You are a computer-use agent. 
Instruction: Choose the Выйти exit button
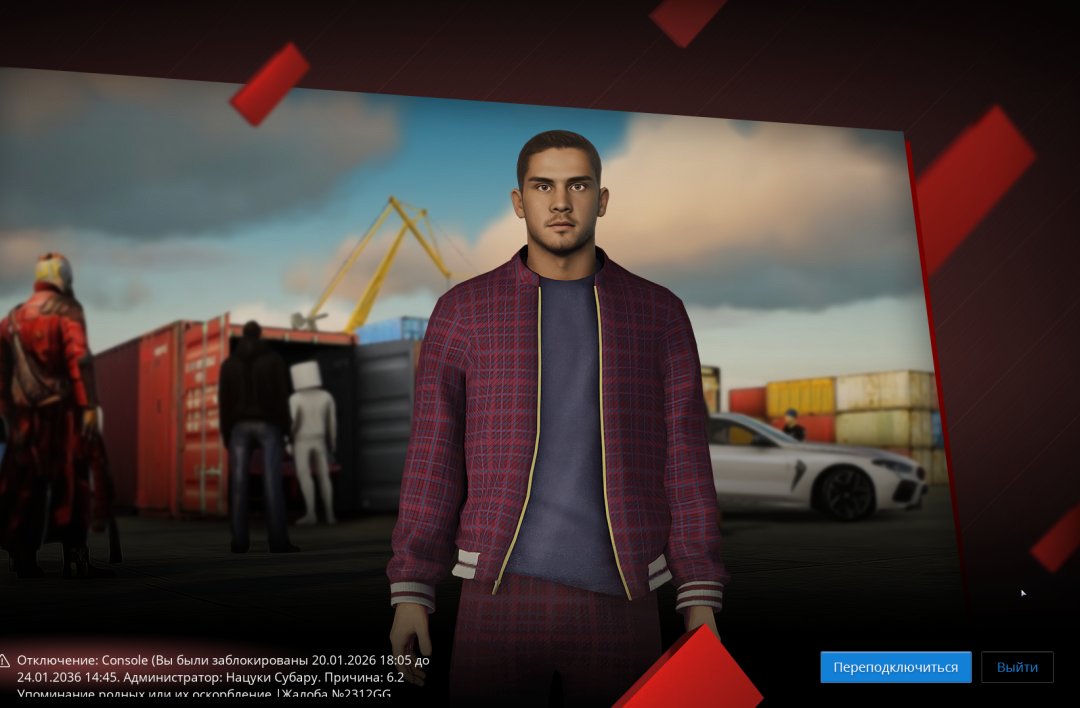(x=1017, y=667)
